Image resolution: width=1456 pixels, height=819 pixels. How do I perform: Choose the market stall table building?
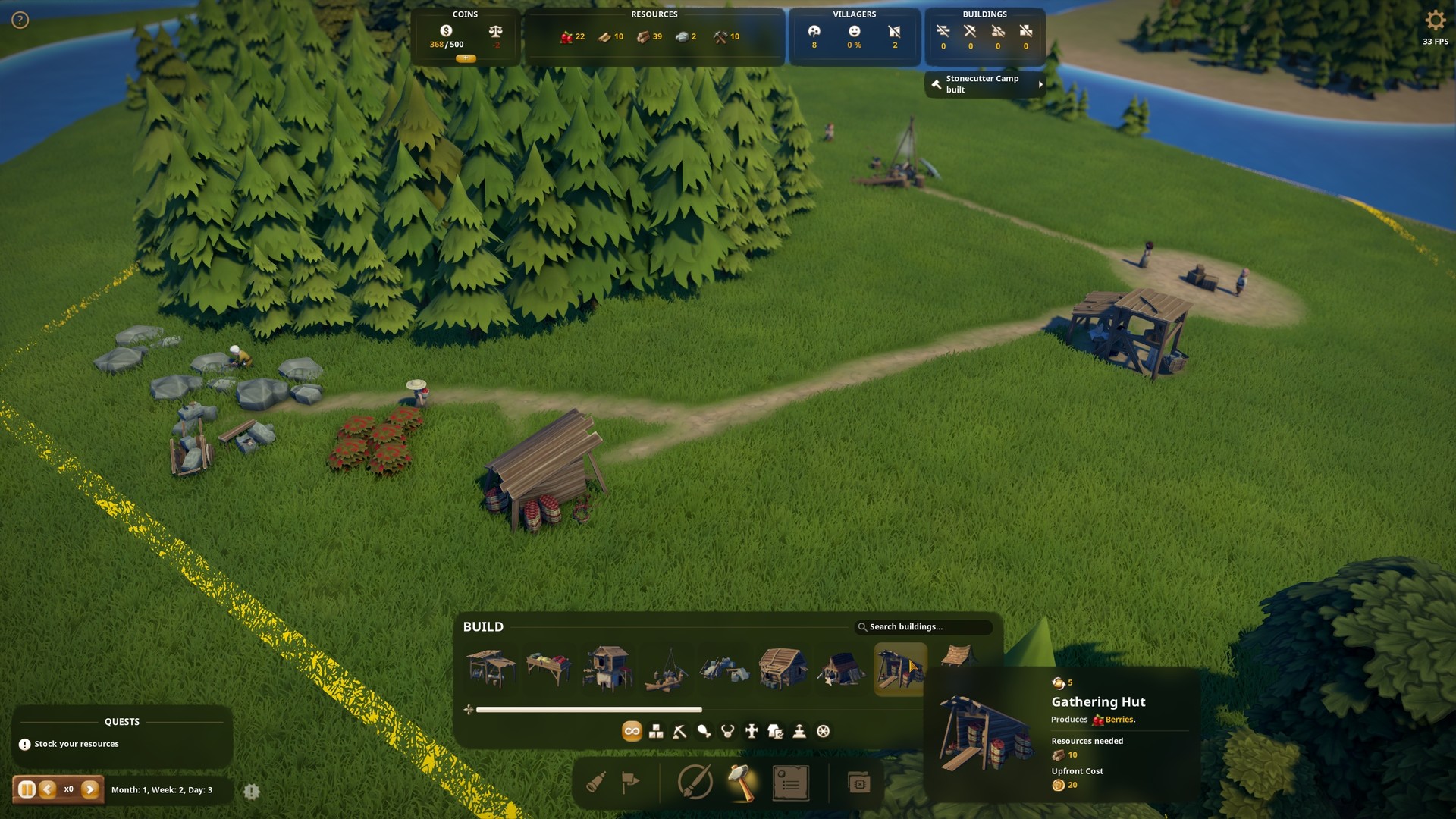(548, 669)
